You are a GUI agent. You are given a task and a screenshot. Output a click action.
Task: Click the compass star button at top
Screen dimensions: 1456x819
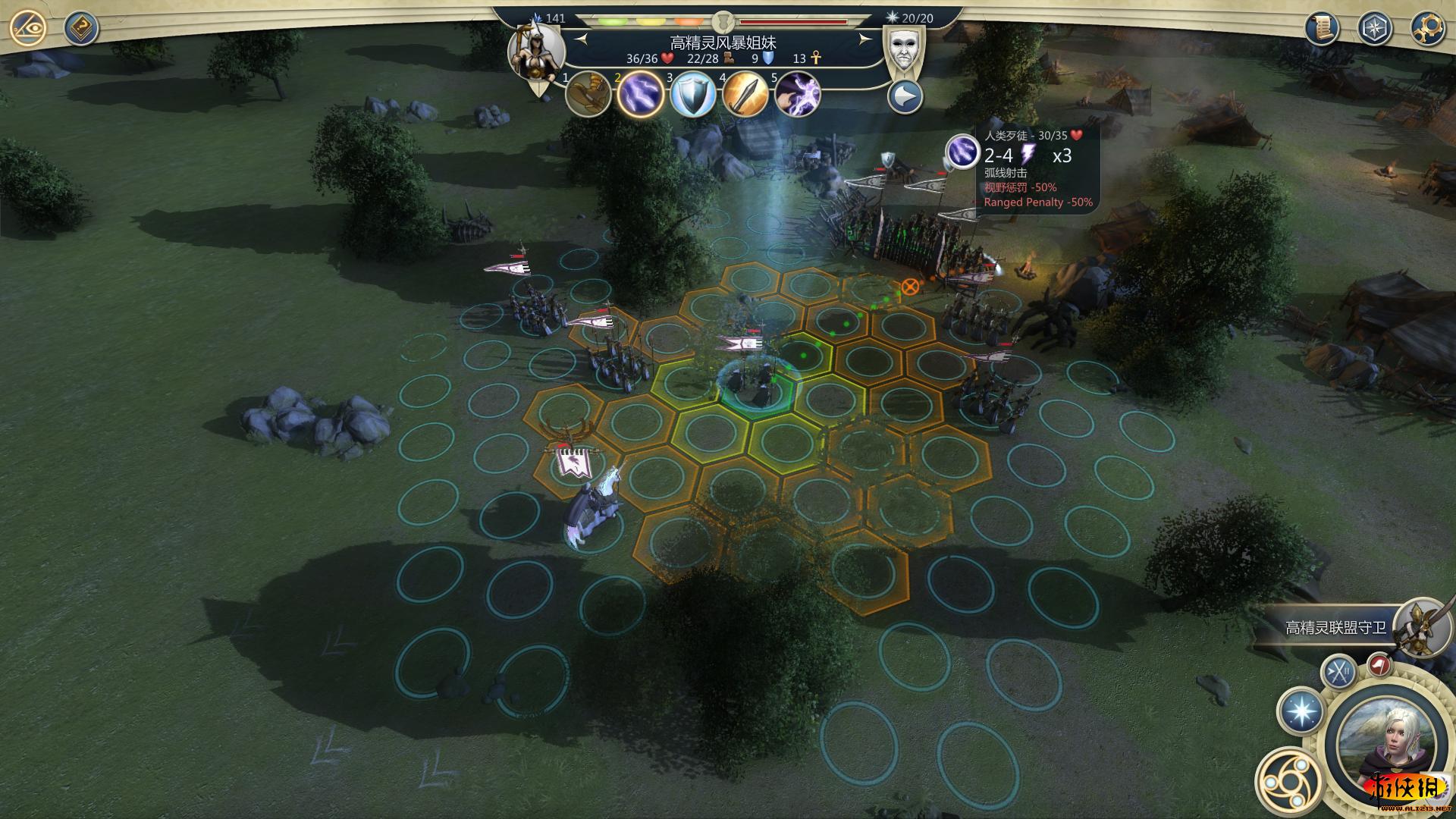[x=1374, y=28]
